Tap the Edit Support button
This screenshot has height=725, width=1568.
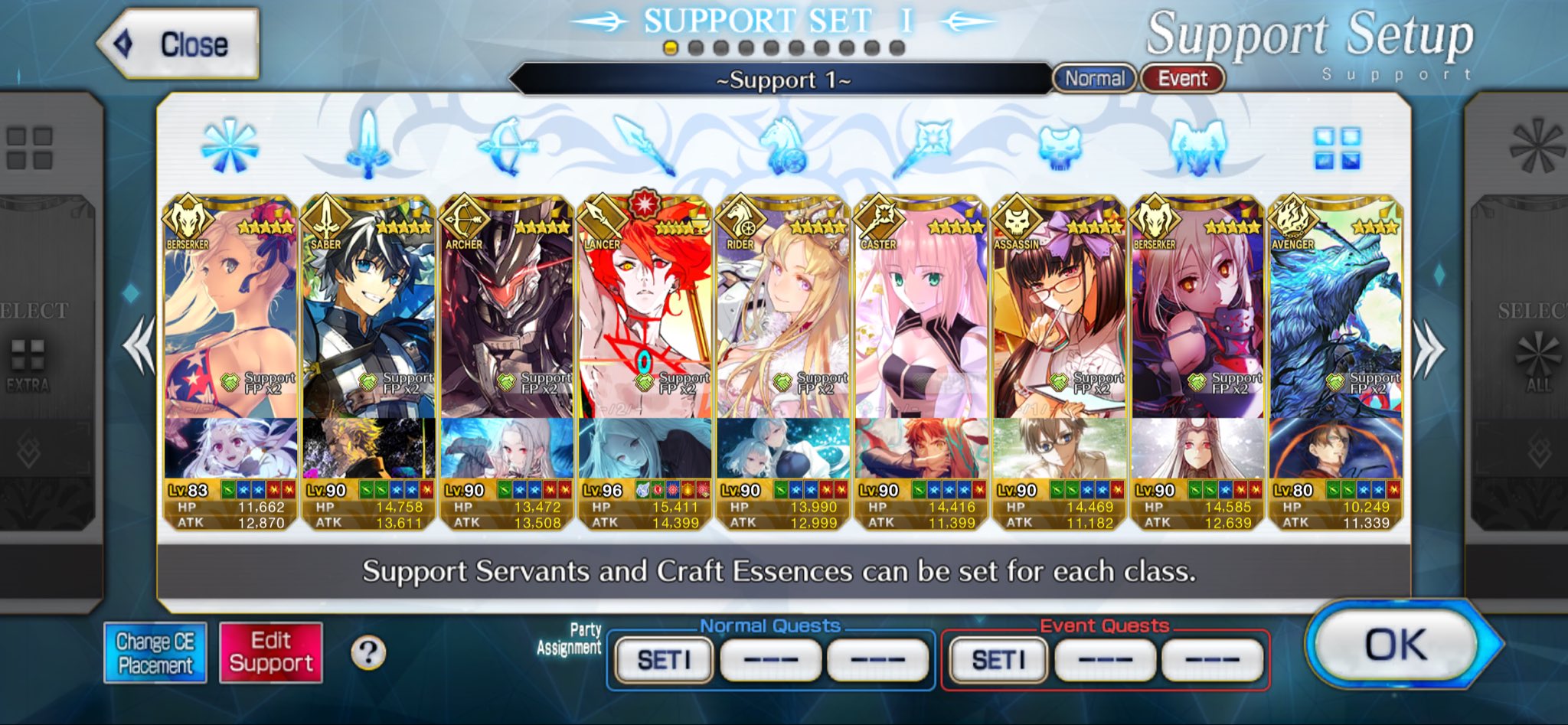(x=271, y=653)
